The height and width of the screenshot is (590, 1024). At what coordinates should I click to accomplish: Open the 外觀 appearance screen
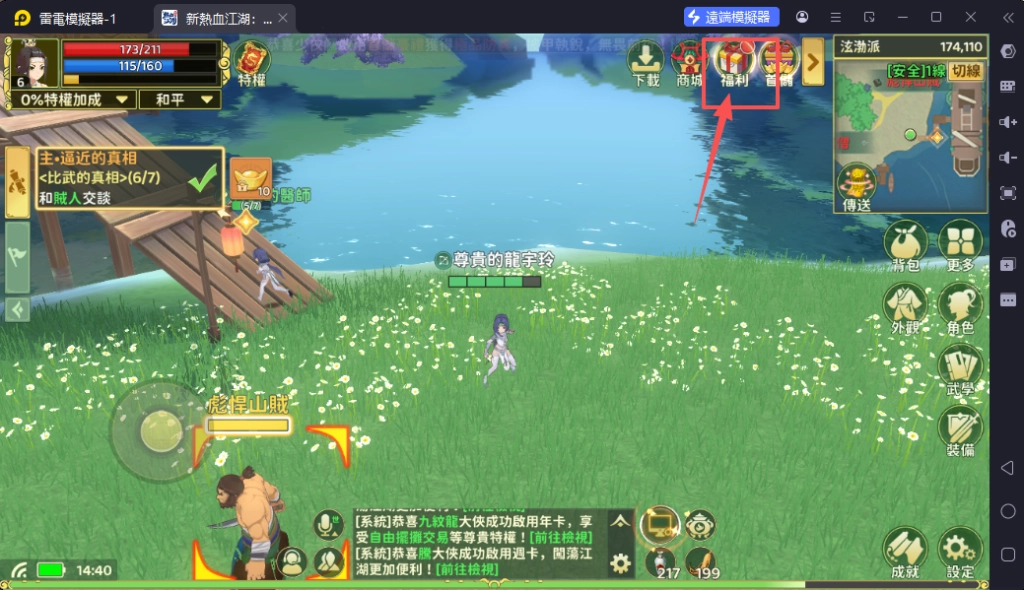[x=905, y=310]
